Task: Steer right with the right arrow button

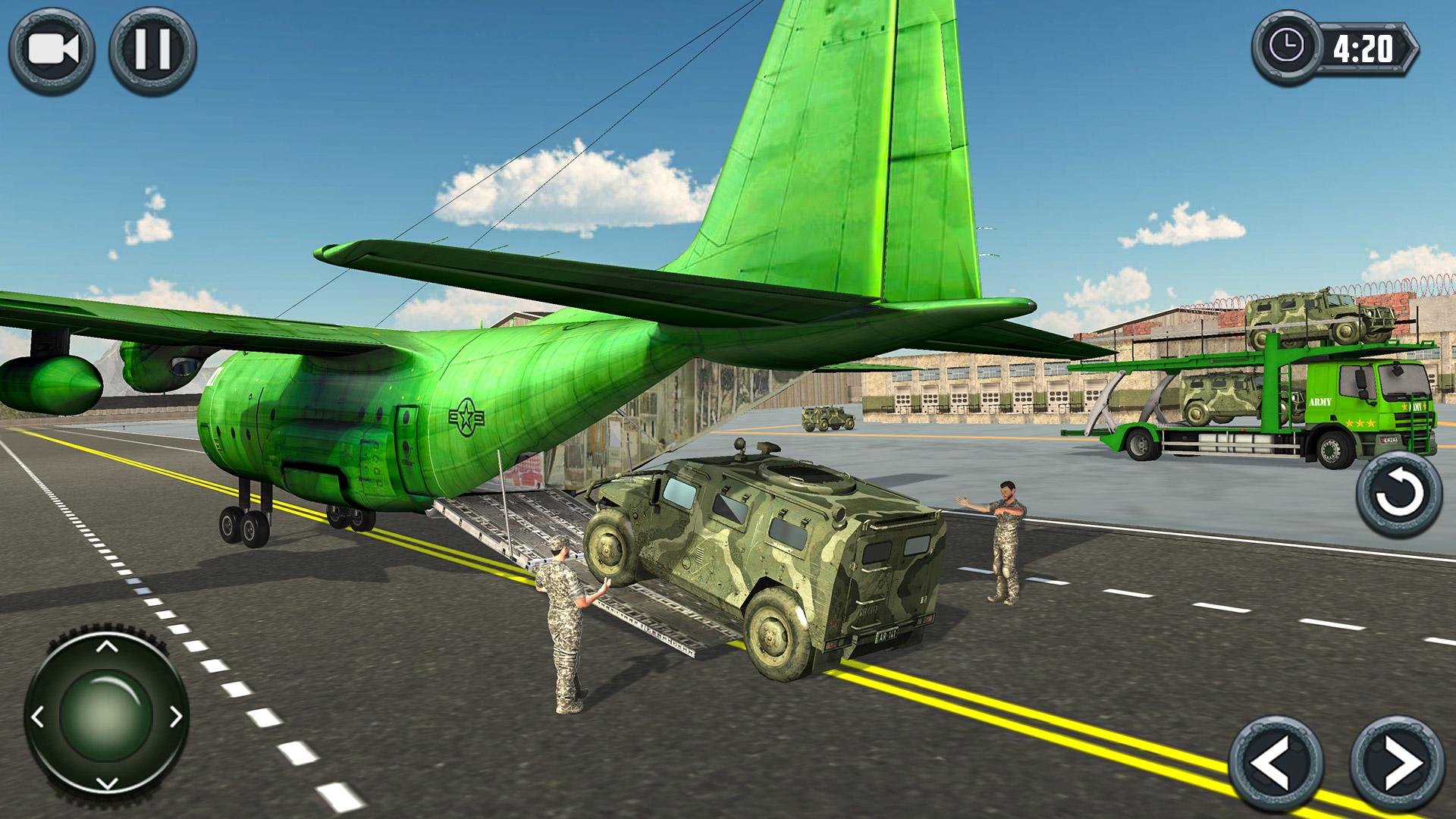Action: click(x=1397, y=763)
